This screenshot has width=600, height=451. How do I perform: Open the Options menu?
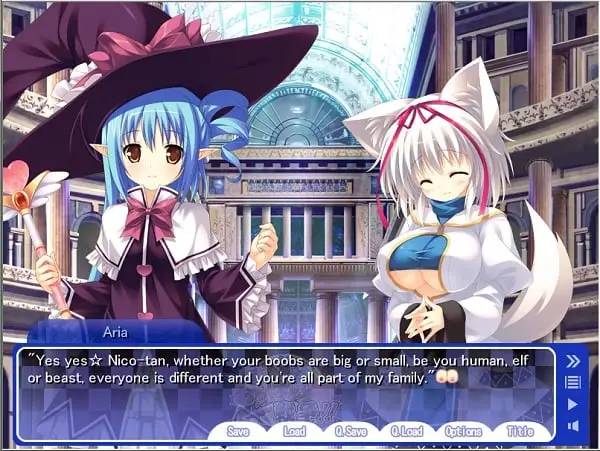click(x=463, y=431)
